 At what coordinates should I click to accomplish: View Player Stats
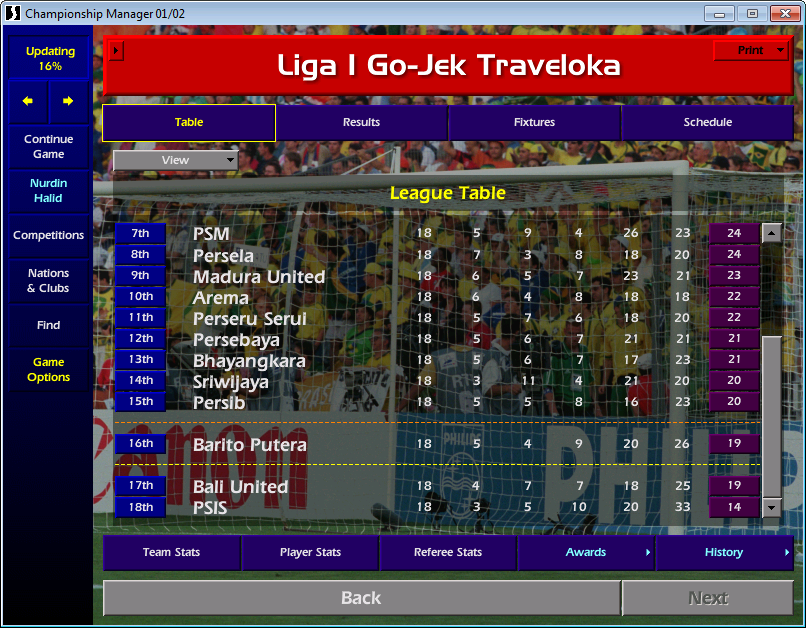pos(310,552)
